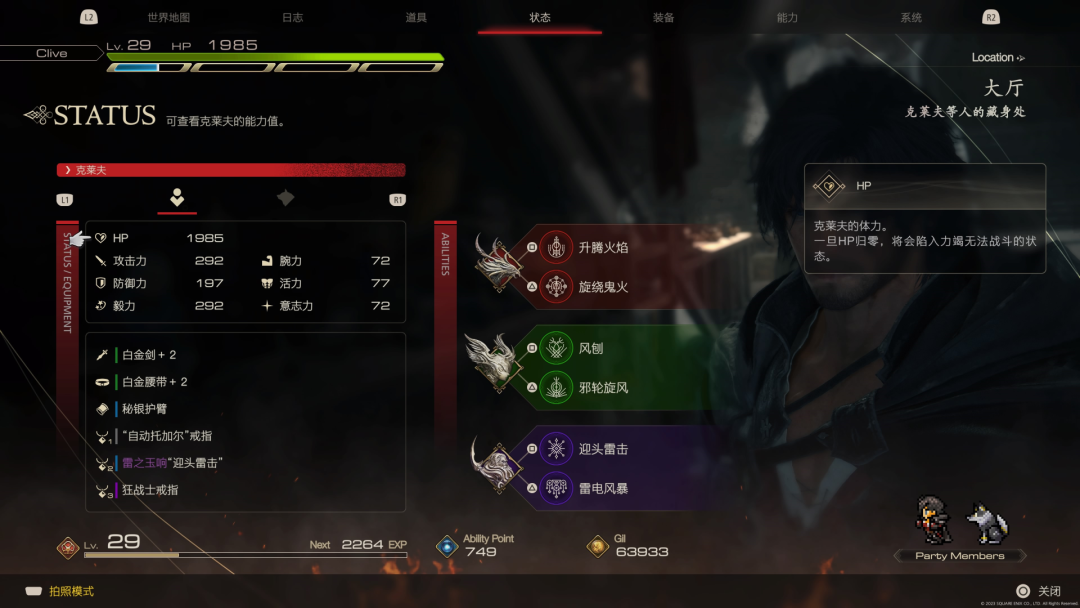The width and height of the screenshot is (1080, 608).
Task: Open the 能力 abilities tab
Action: tap(787, 18)
